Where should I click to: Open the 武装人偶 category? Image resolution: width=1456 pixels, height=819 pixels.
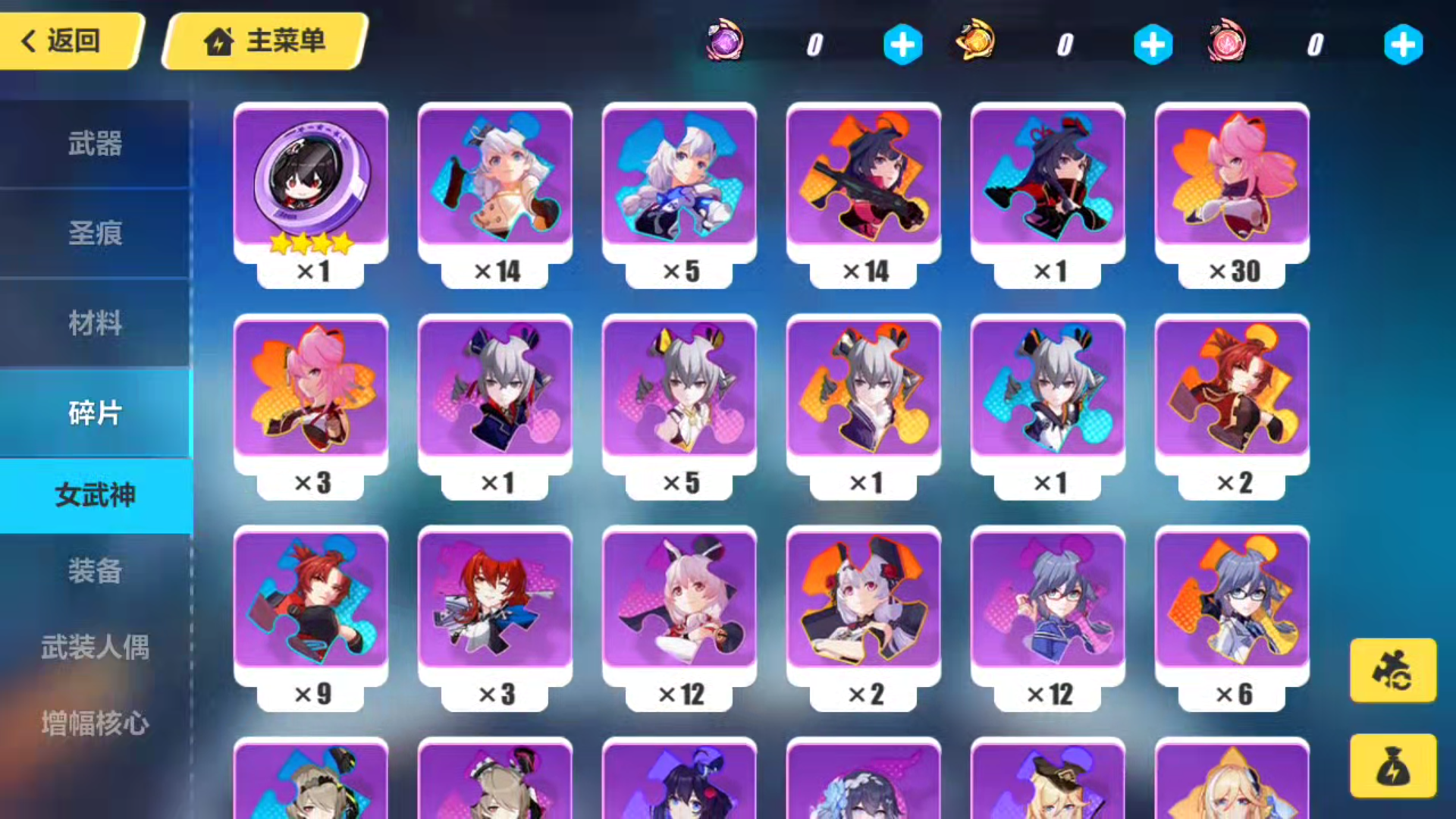[95, 648]
